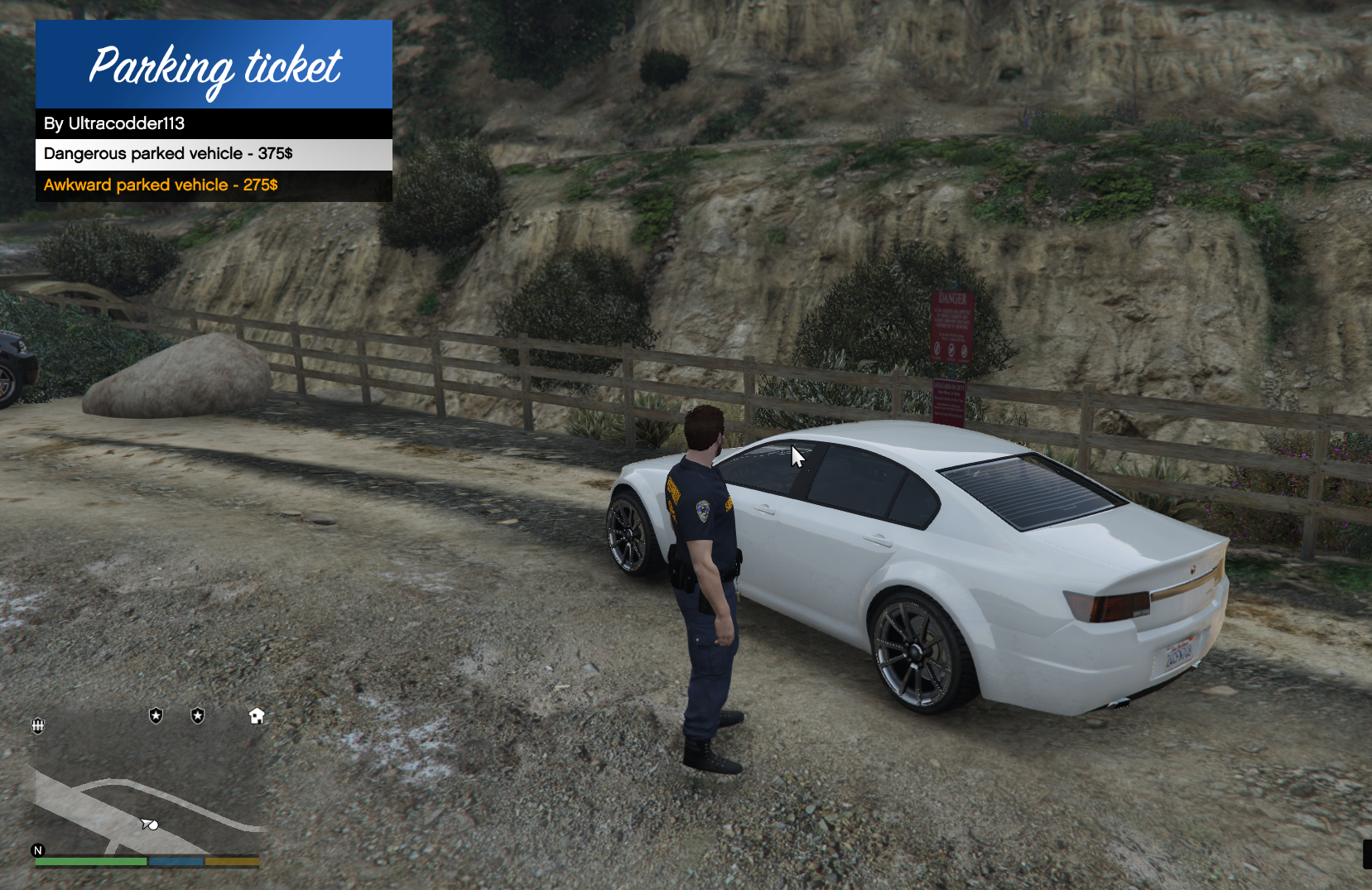Click the house blip on the minimap
The width and height of the screenshot is (1372, 890).
click(x=257, y=716)
